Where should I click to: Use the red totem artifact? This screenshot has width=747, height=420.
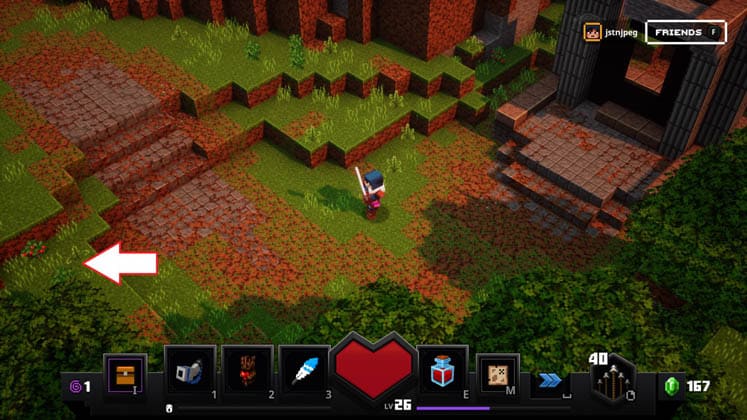tap(247, 372)
